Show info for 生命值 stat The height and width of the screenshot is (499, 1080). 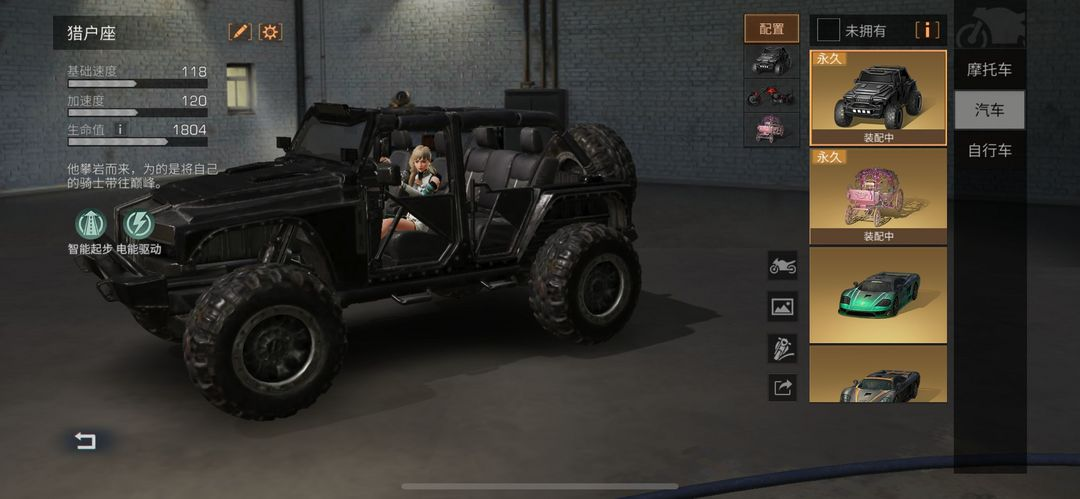120,129
